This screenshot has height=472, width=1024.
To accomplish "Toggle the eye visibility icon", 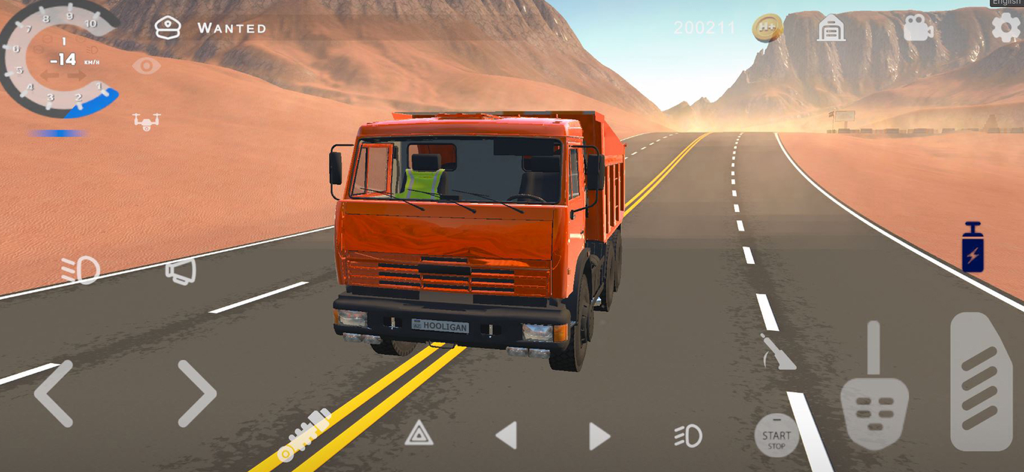I will pos(146,66).
